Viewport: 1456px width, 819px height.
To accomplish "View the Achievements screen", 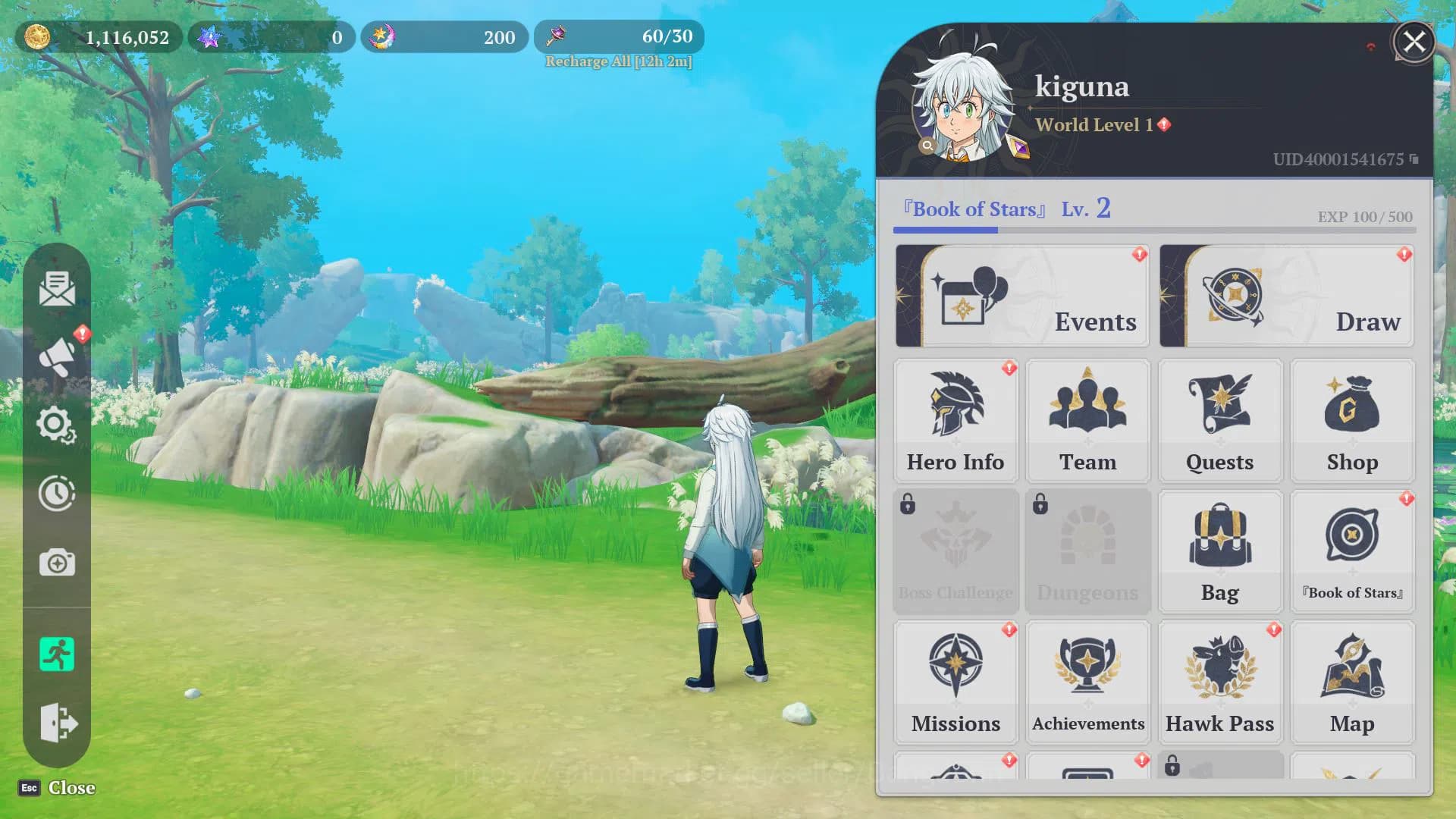I will pos(1087,682).
